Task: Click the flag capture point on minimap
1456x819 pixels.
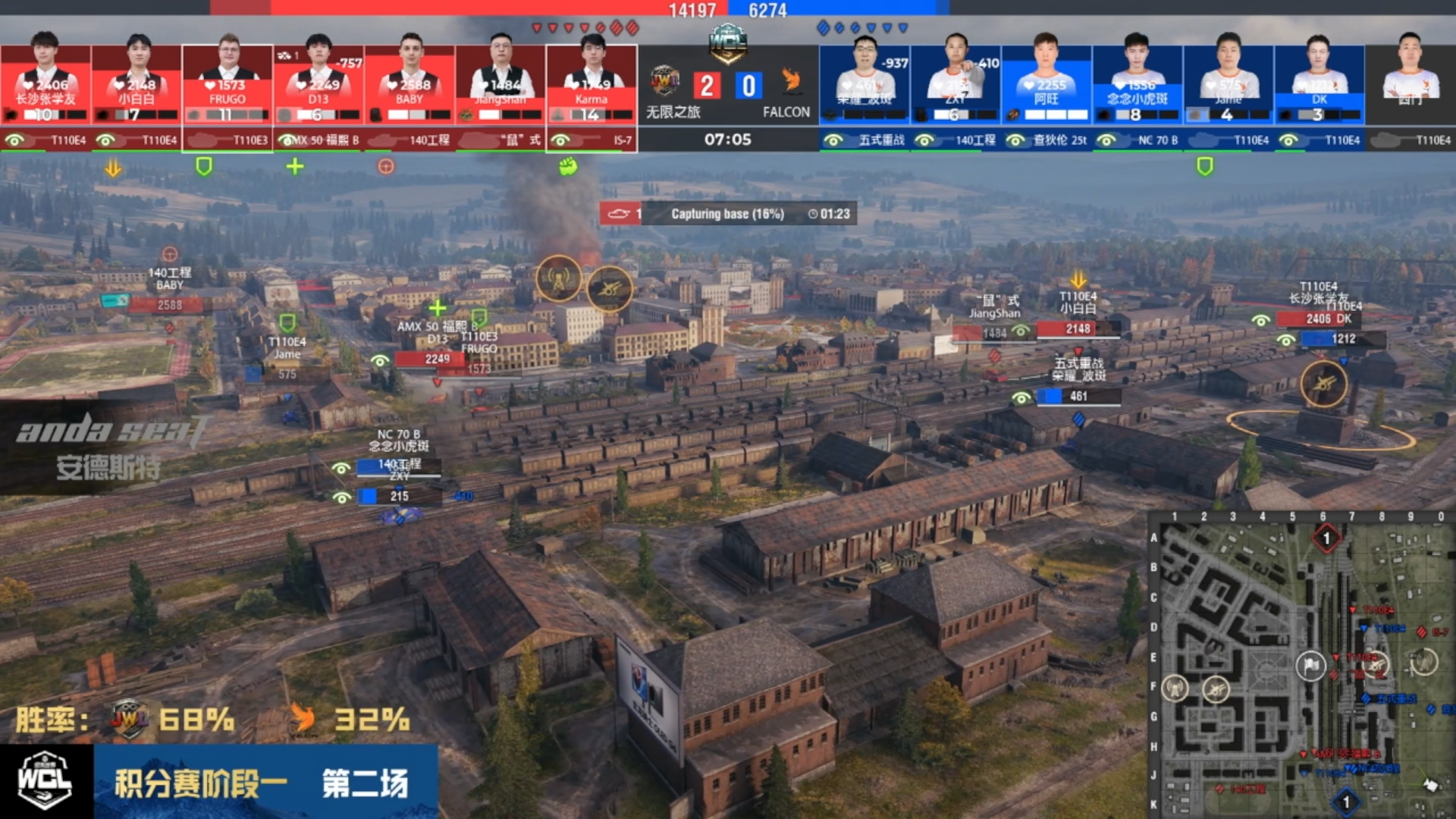Action: 1310,666
